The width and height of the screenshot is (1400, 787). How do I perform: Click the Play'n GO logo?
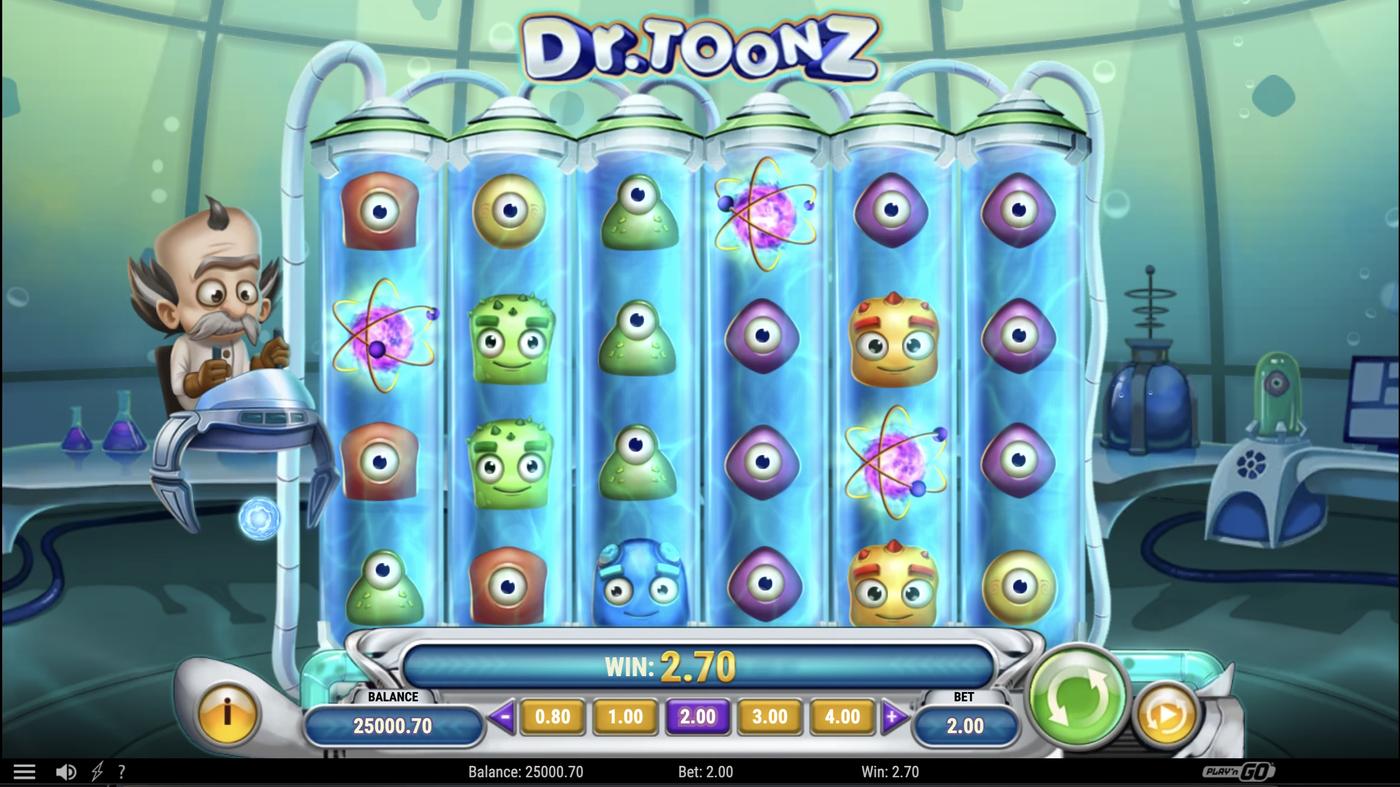[1239, 770]
